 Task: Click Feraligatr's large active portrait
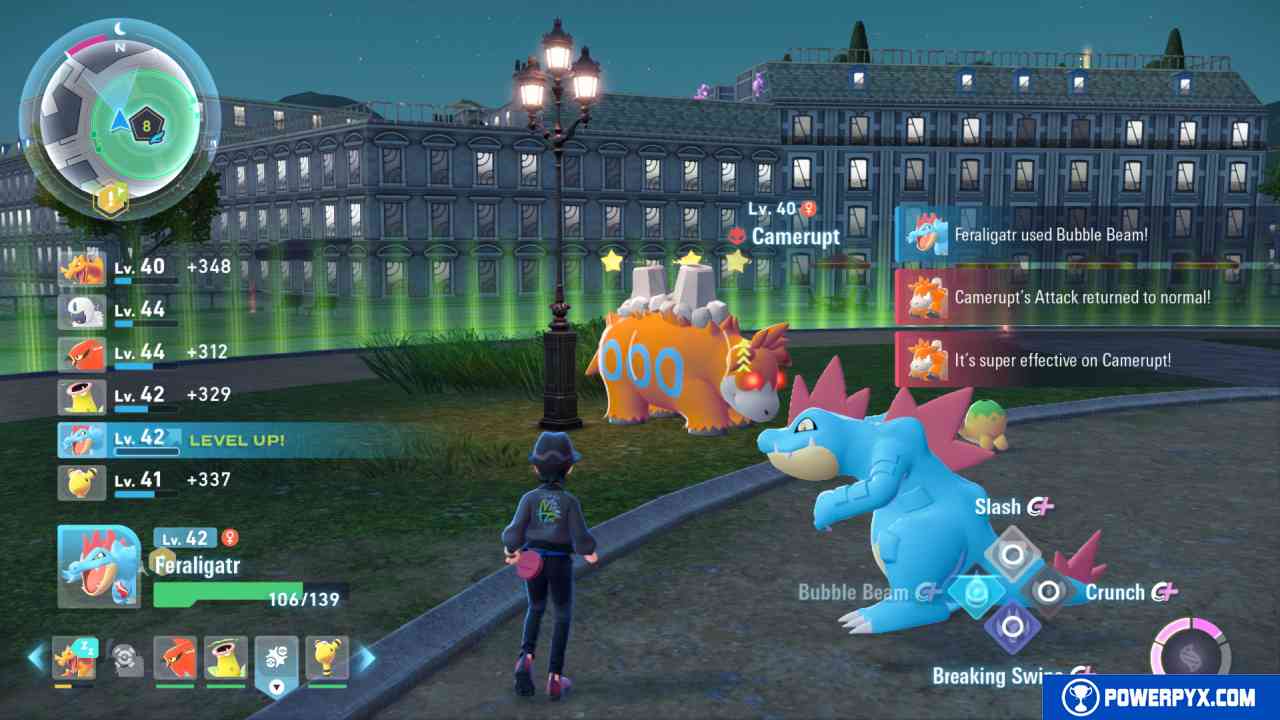(98, 567)
